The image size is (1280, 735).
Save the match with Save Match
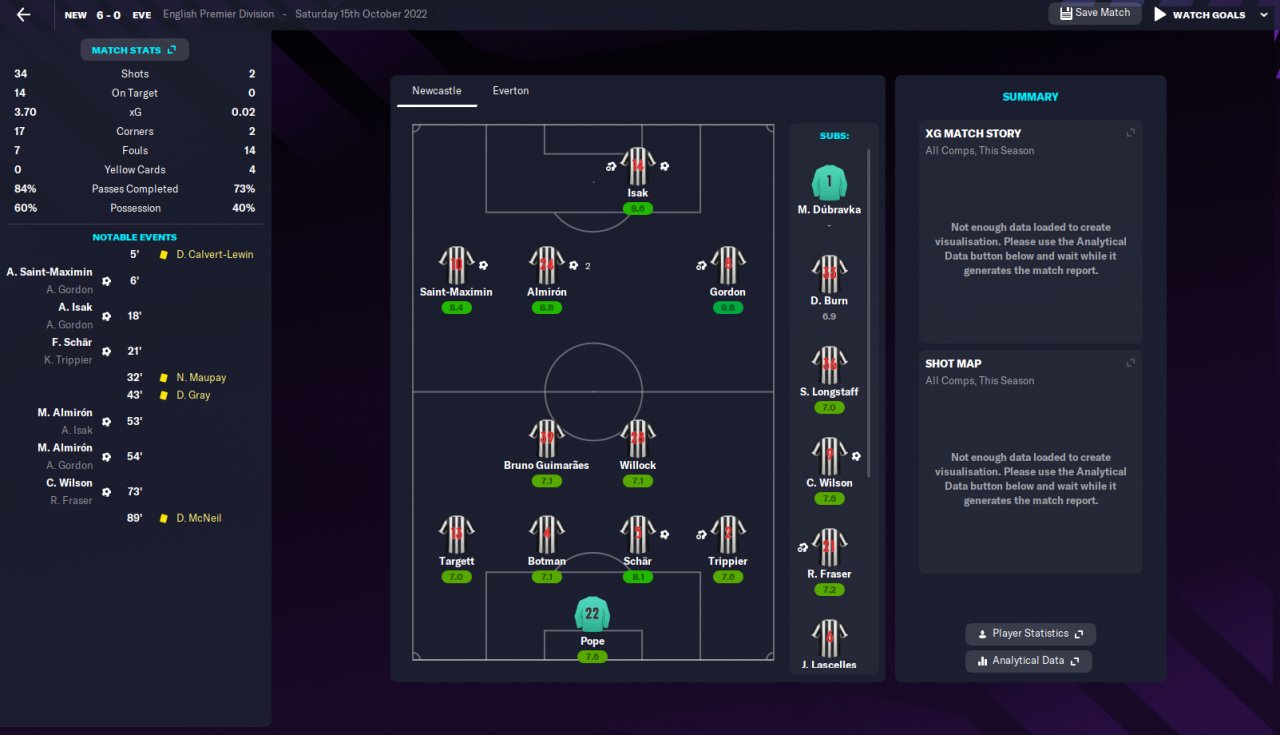click(x=1094, y=13)
